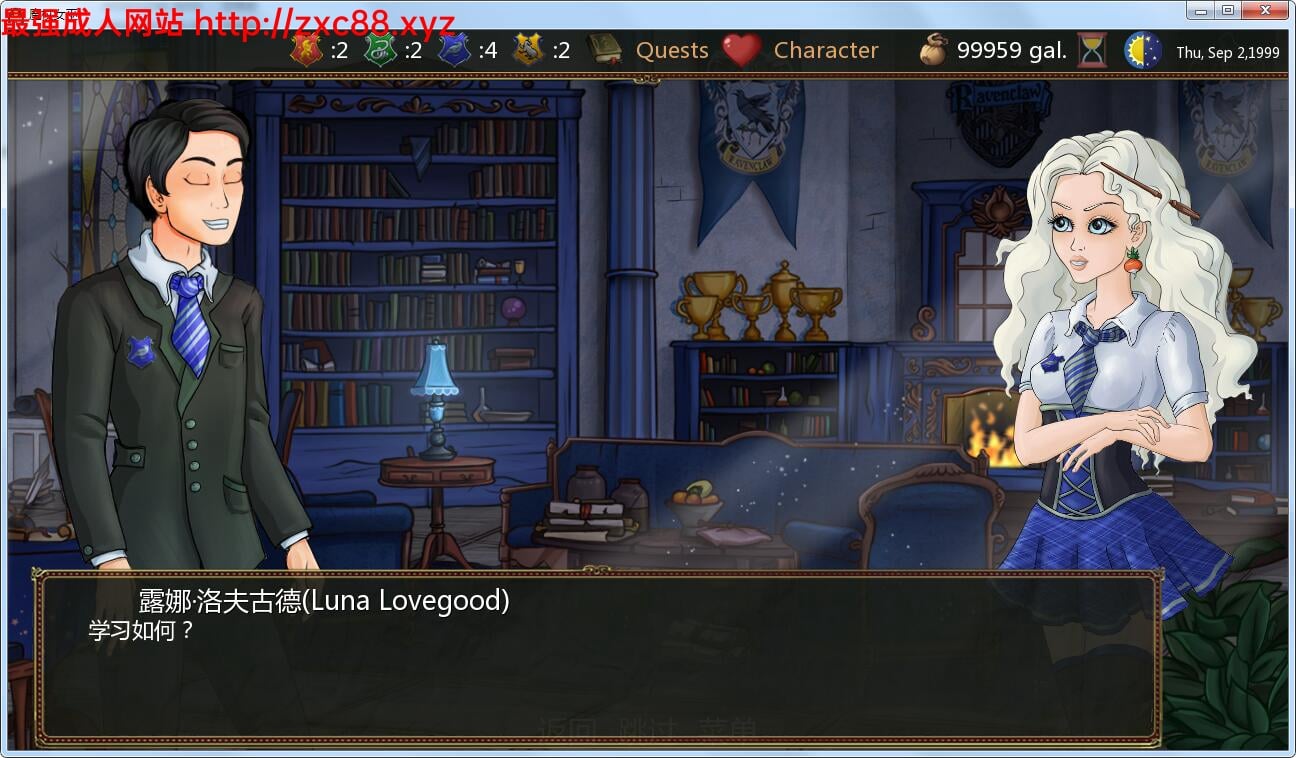
Task: Click the Ravenclaw eagle crest icon
Action: tap(455, 50)
